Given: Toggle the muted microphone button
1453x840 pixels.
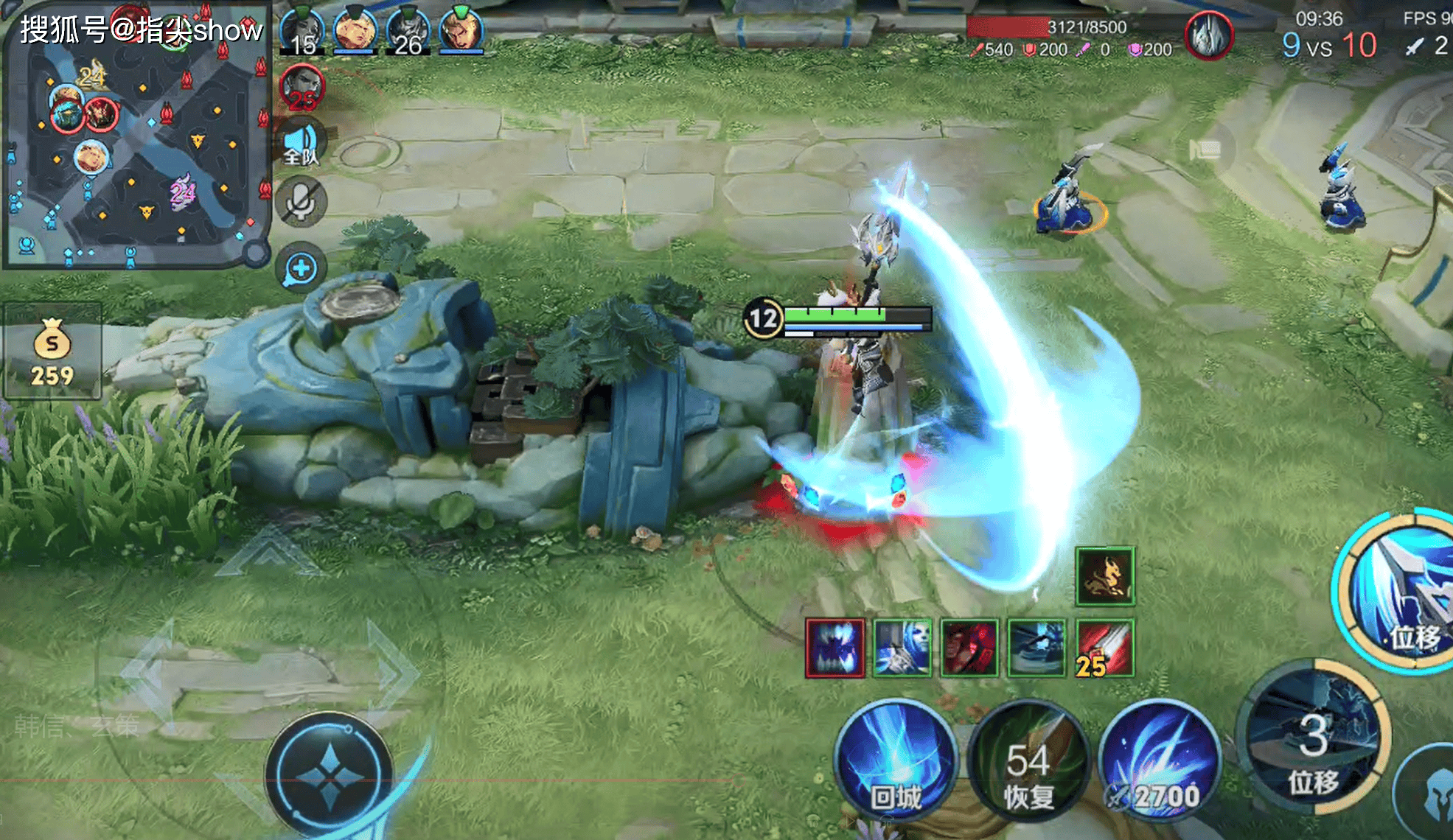Looking at the screenshot, I should point(301,201).
